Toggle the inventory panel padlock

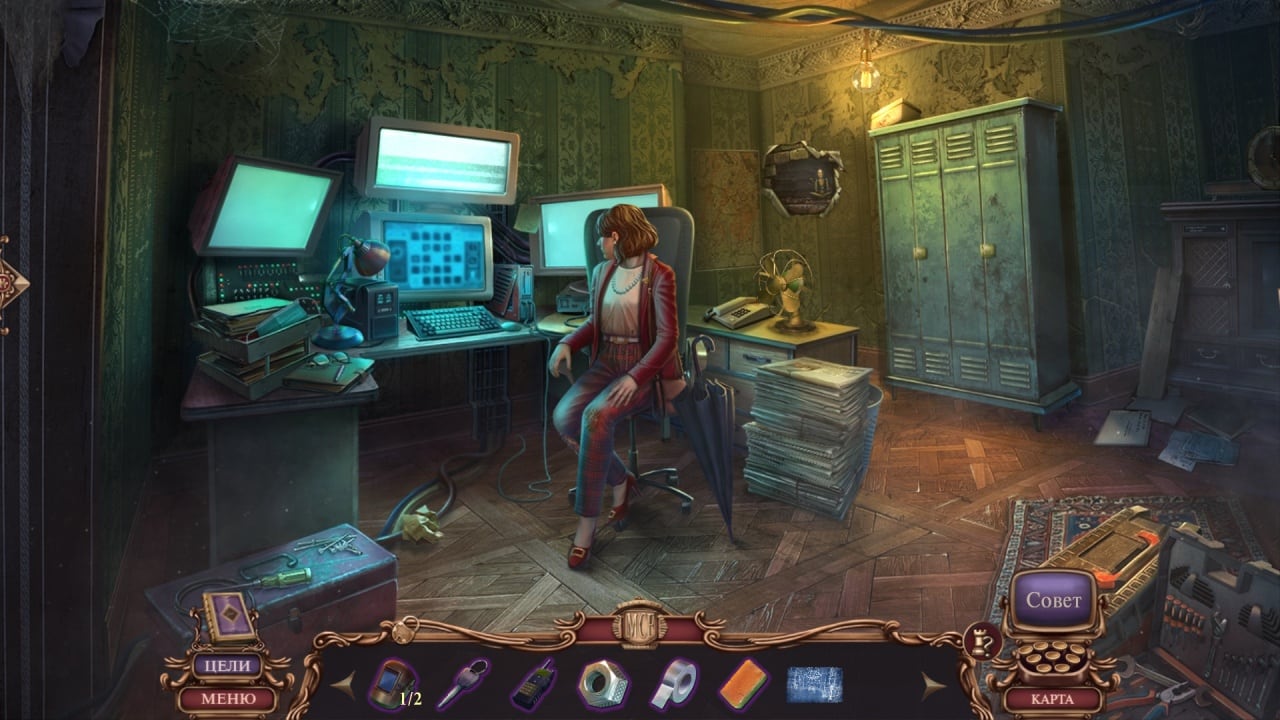click(404, 631)
